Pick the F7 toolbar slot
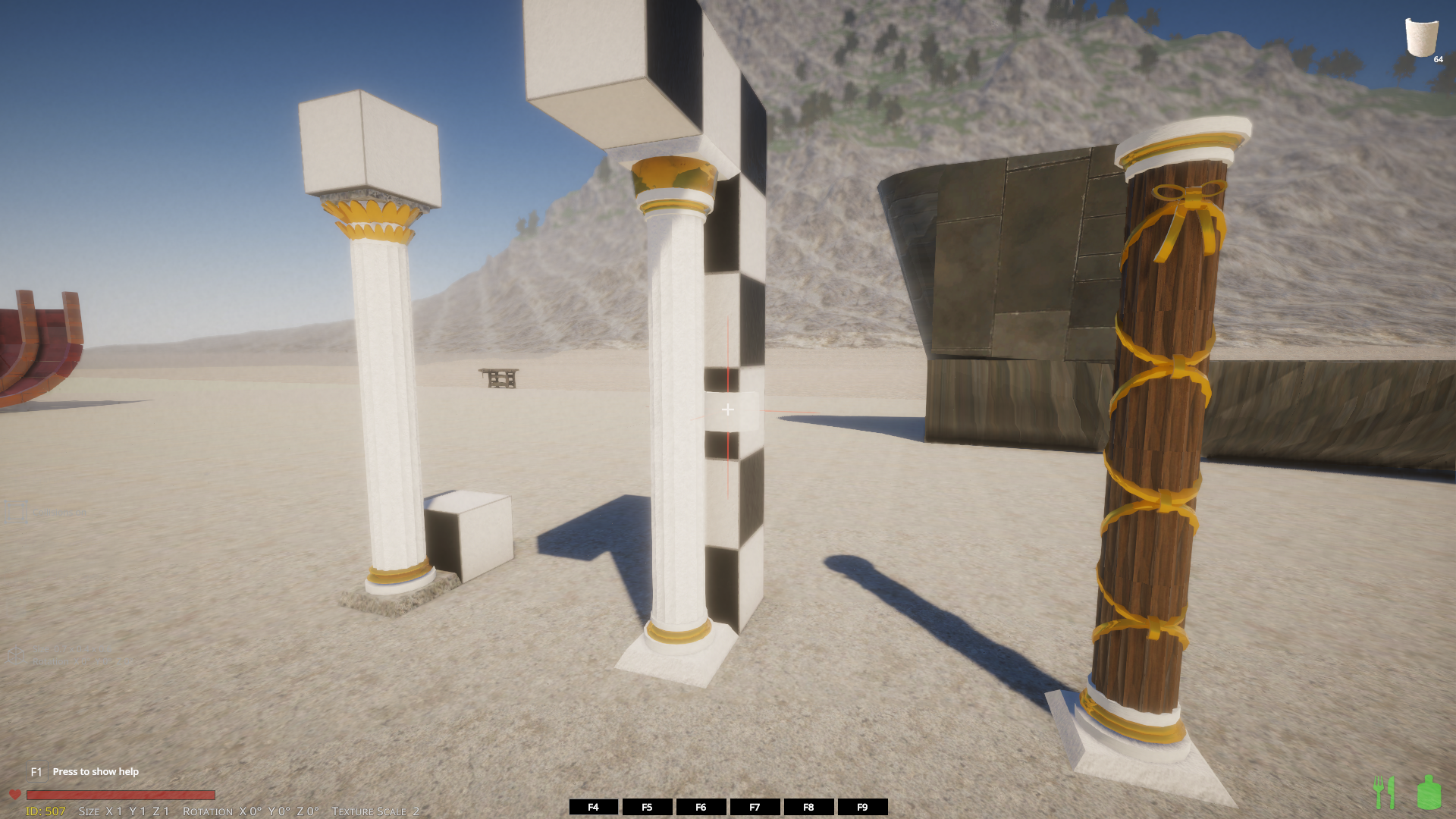The height and width of the screenshot is (819, 1456). pos(755,807)
